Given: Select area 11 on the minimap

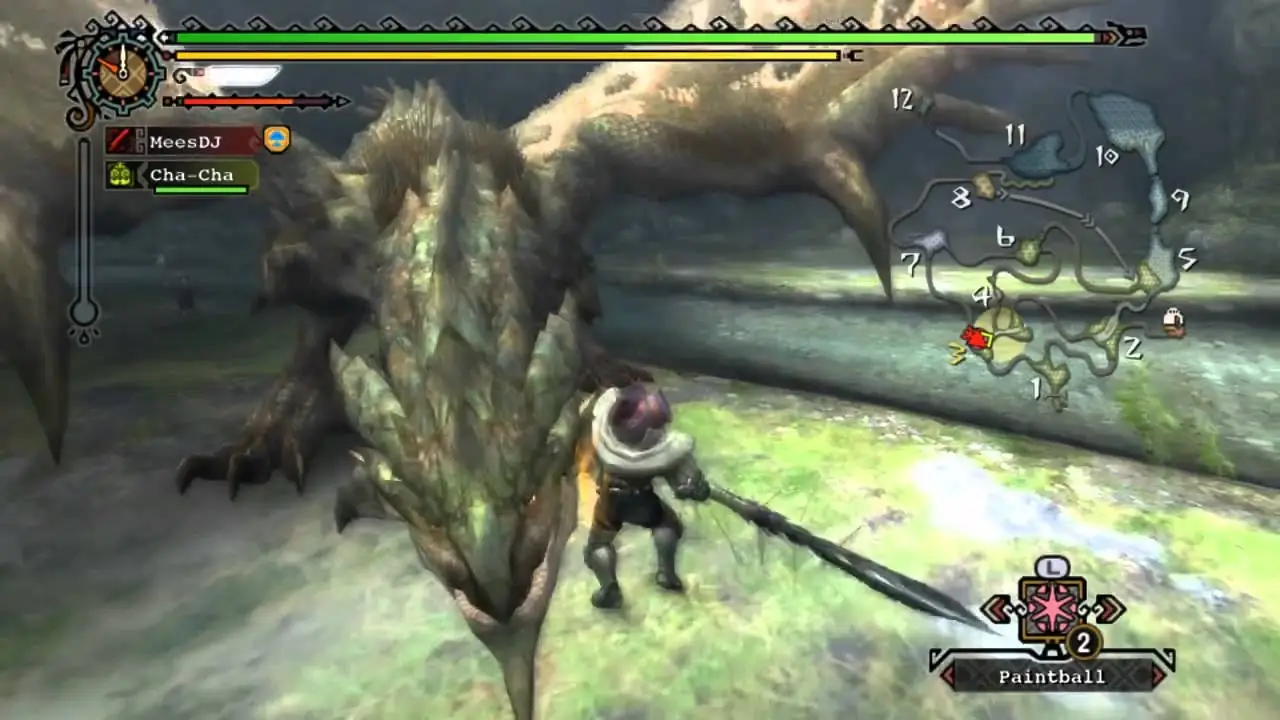Looking at the screenshot, I should click(x=1016, y=135).
